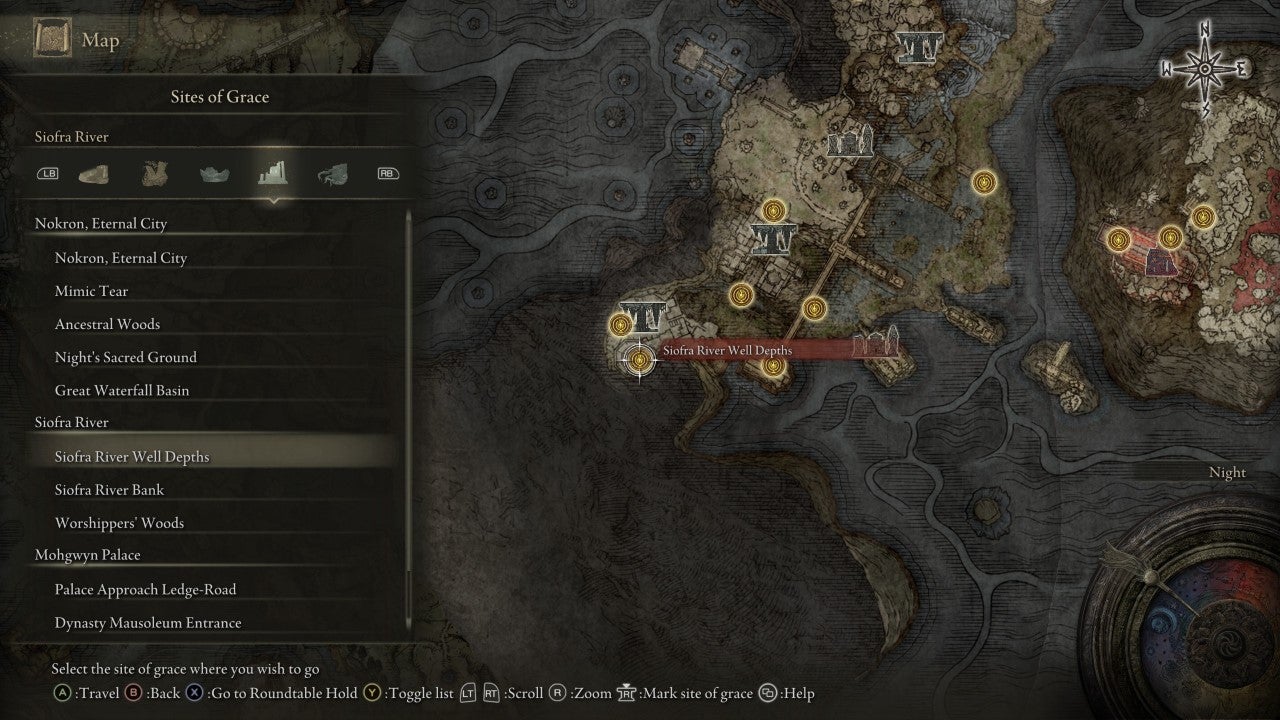
Task: Choose Ancestral Woods from the list
Action: [107, 324]
